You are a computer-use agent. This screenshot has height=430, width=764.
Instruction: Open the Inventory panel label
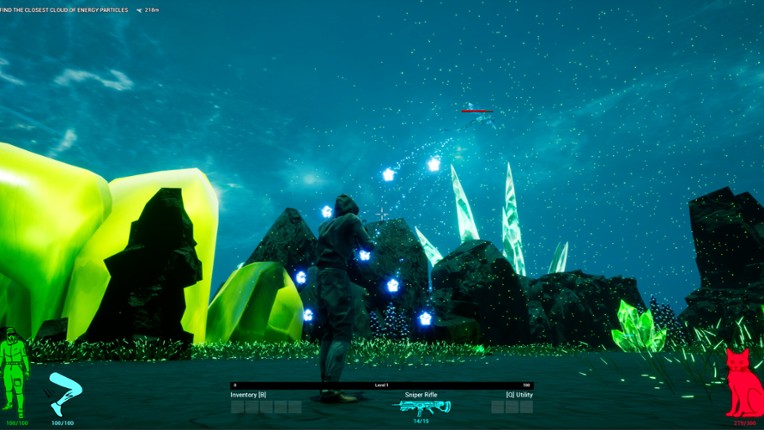point(248,395)
